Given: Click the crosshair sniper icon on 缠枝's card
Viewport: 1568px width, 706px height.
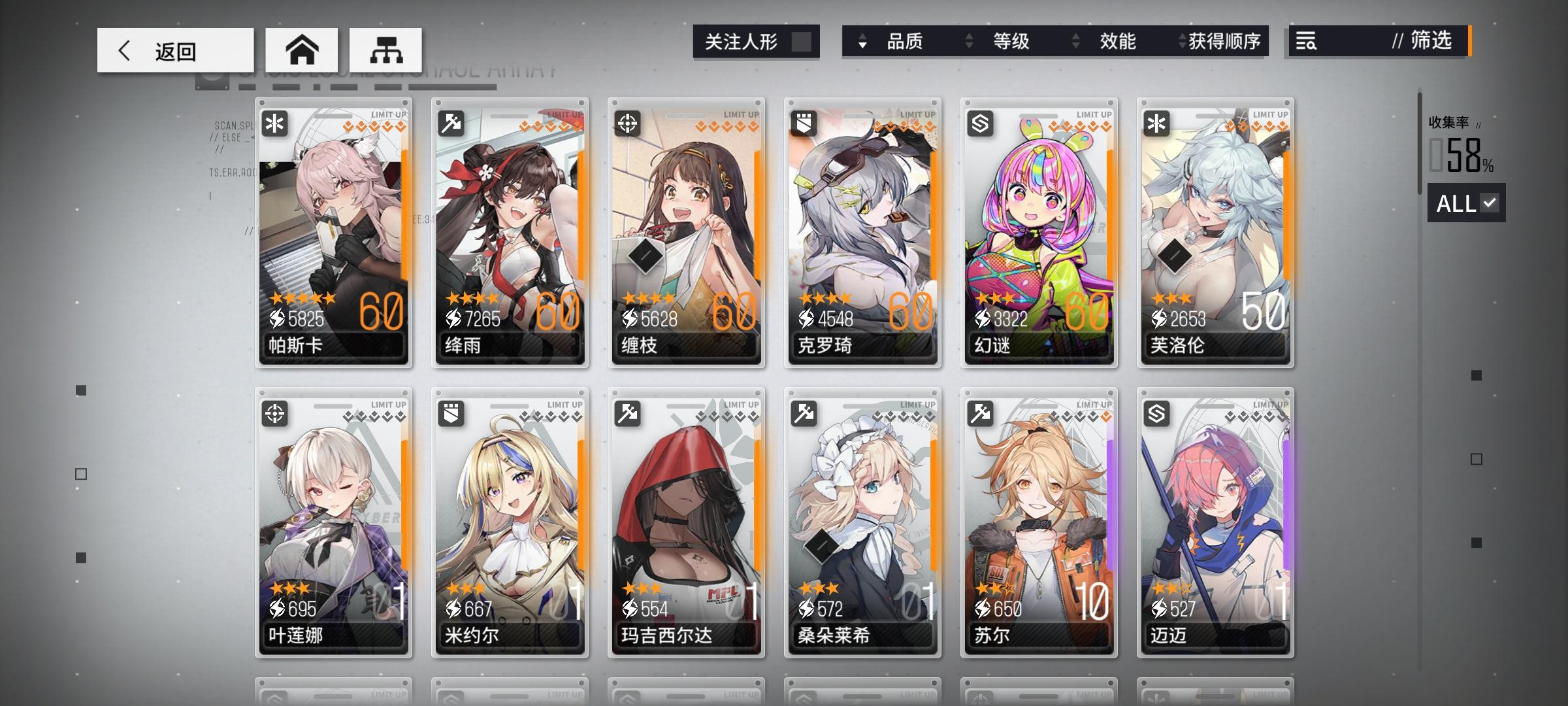Looking at the screenshot, I should [x=627, y=124].
